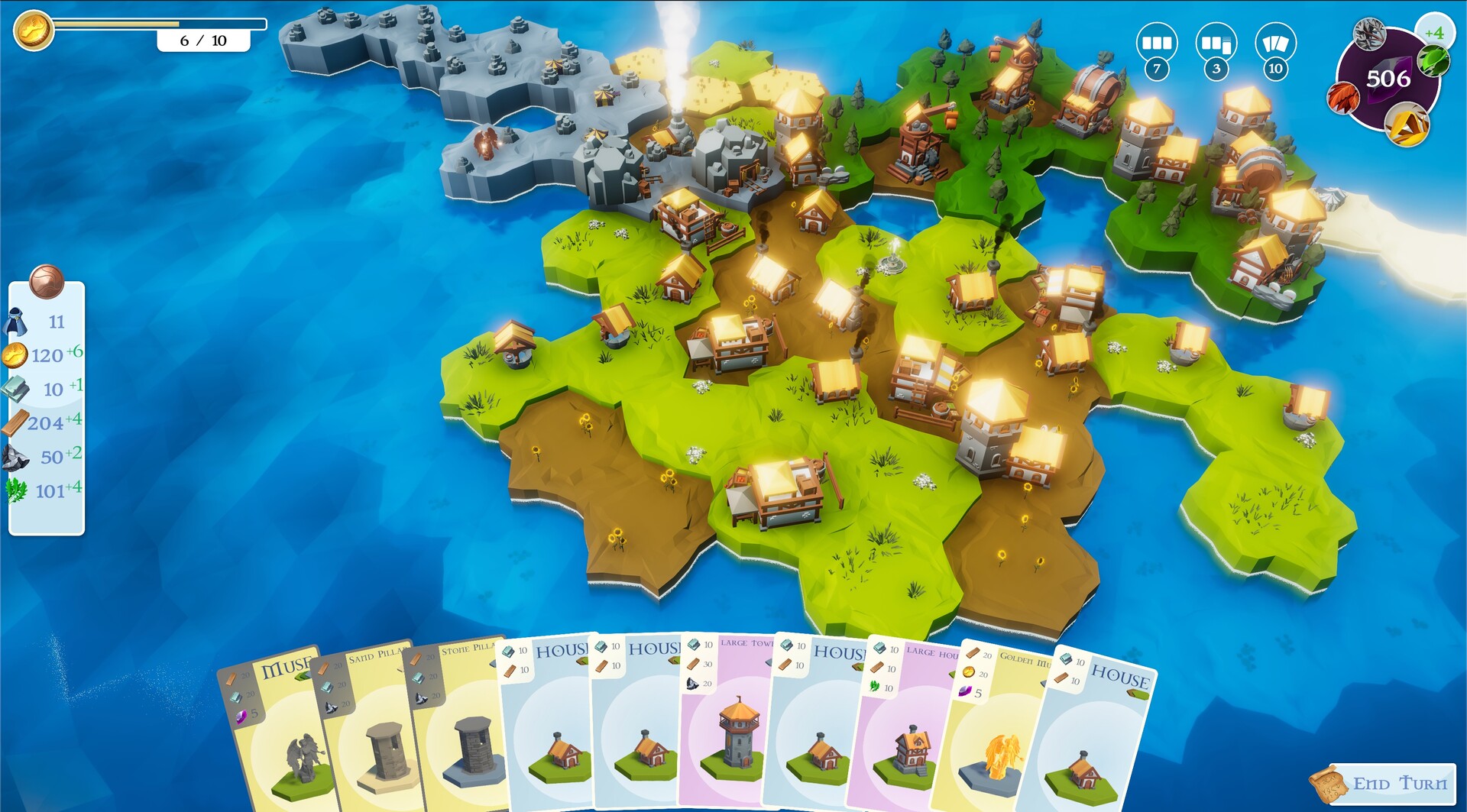Click the green leaf season icon
Viewport: 1467px width, 812px height.
(x=1432, y=60)
